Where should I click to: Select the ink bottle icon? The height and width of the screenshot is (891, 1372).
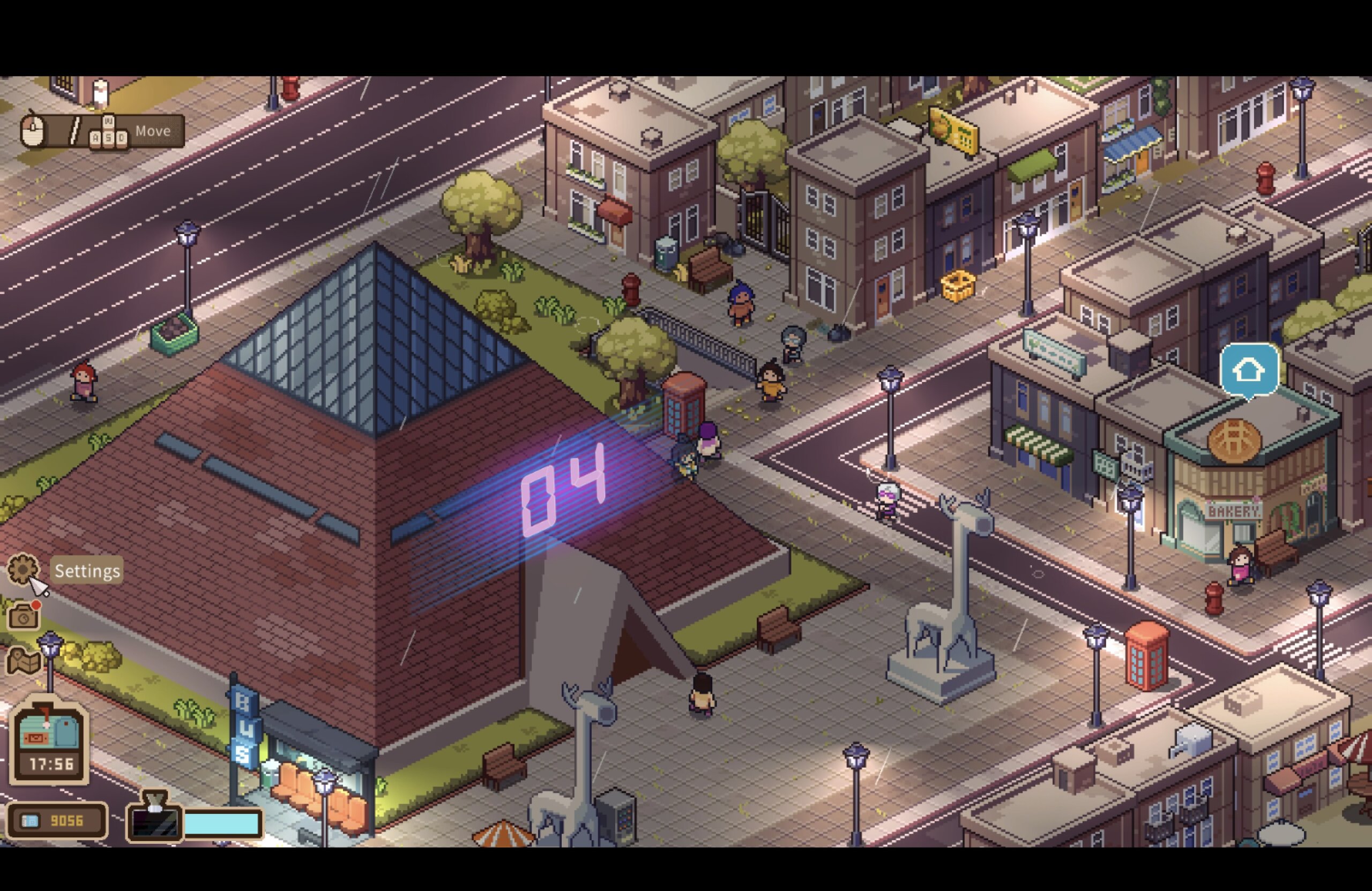[154, 817]
